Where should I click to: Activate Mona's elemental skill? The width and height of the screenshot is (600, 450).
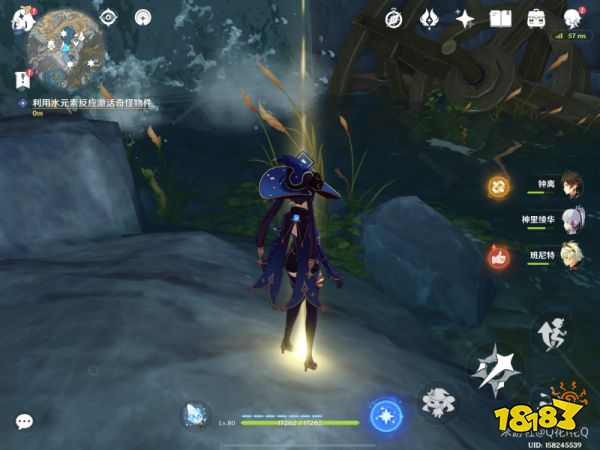(x=437, y=402)
